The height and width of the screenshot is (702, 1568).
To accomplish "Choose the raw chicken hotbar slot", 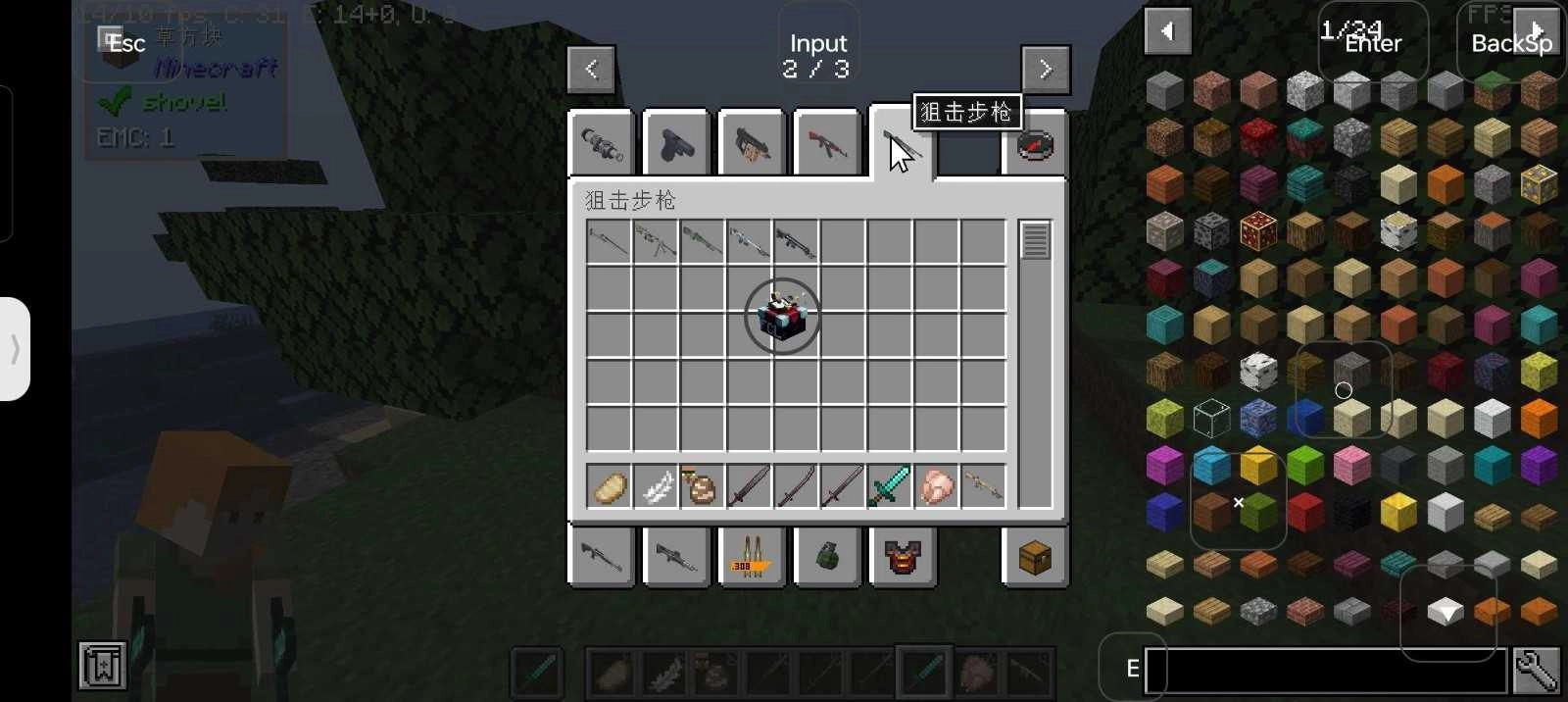I will 936,486.
